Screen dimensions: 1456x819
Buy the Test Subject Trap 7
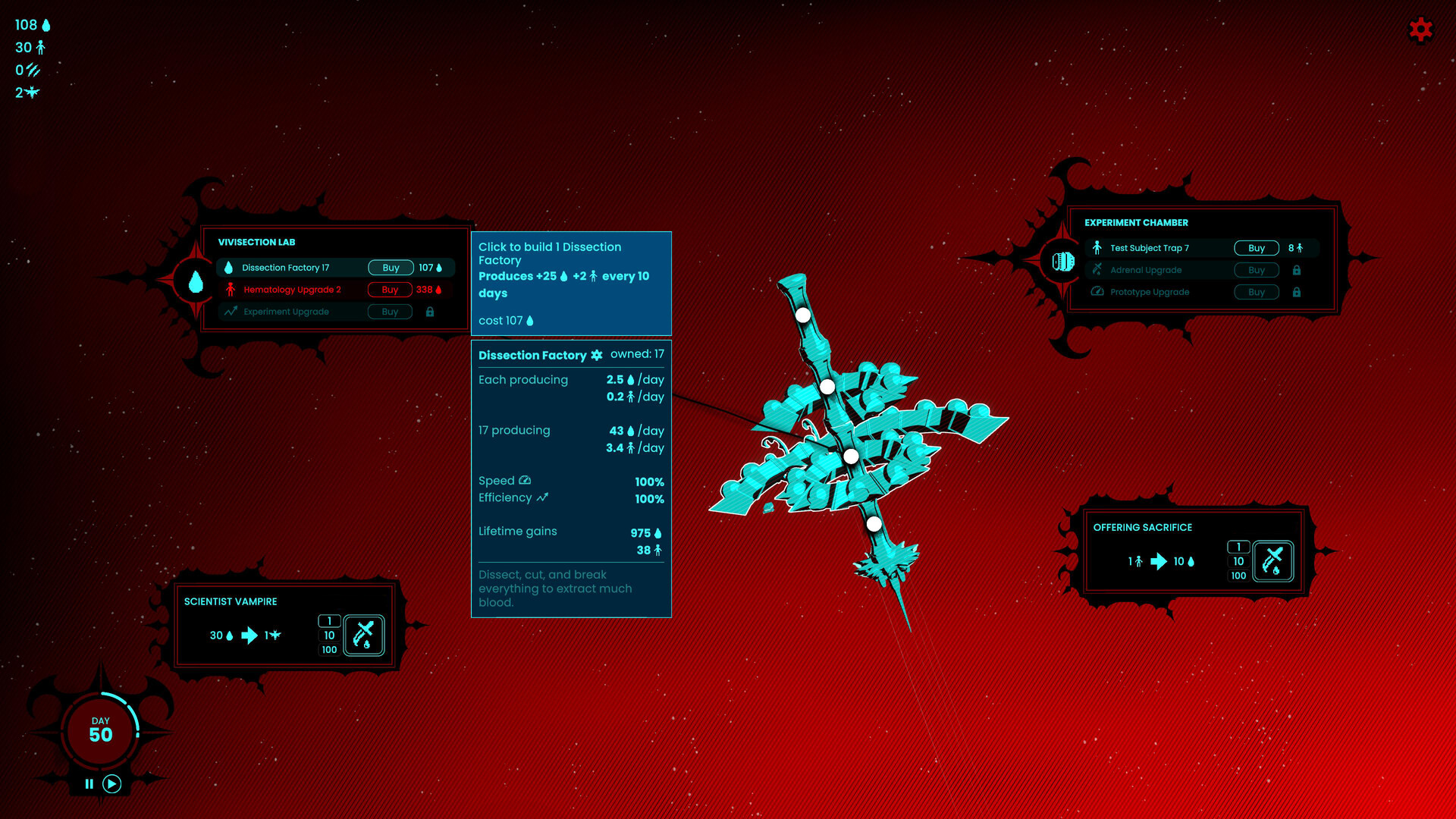[1256, 247]
